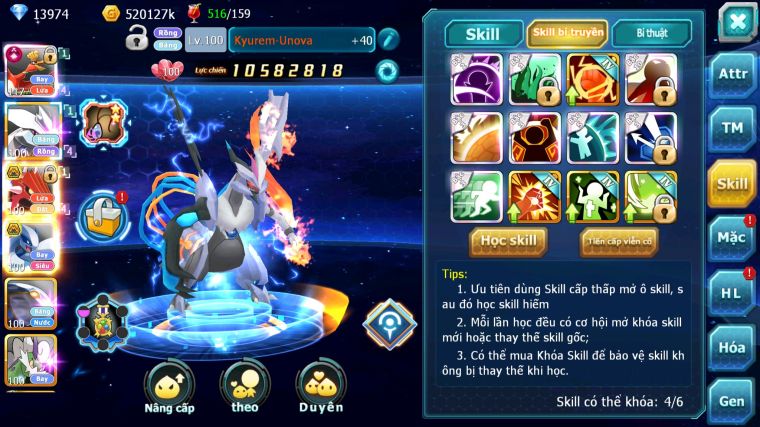Screen dimensions: 760x427
Task: Select the Skill tab at the panel top
Action: coord(483,33)
